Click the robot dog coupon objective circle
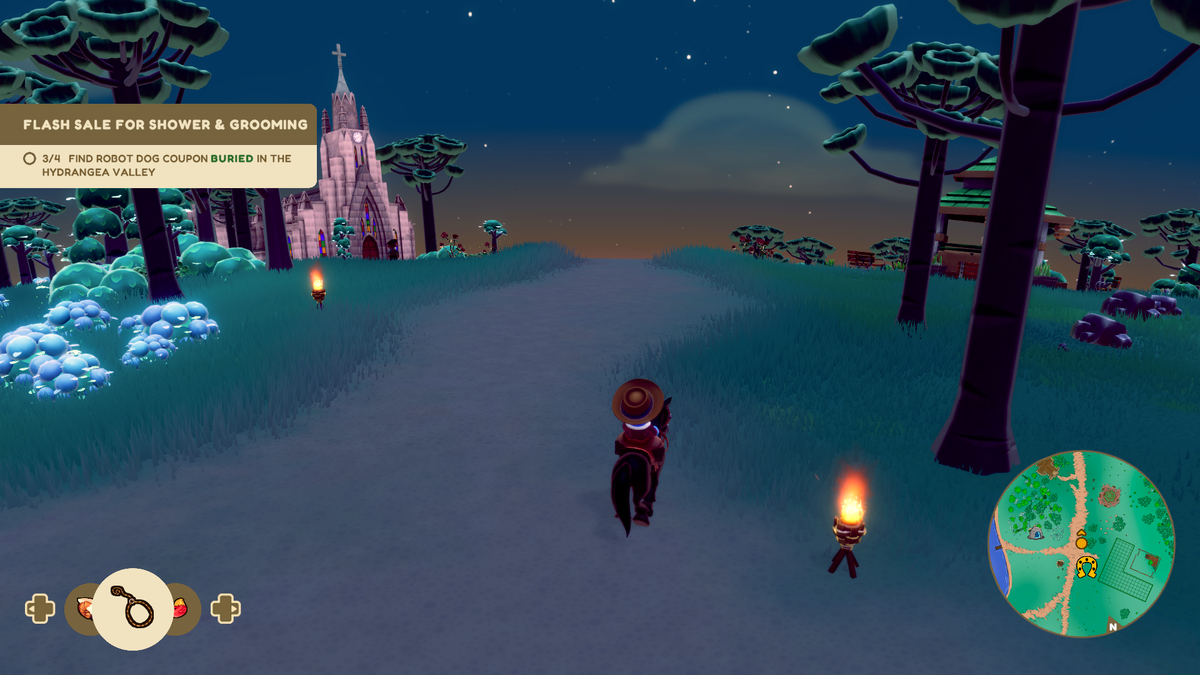1200x675 pixels. coord(29,158)
